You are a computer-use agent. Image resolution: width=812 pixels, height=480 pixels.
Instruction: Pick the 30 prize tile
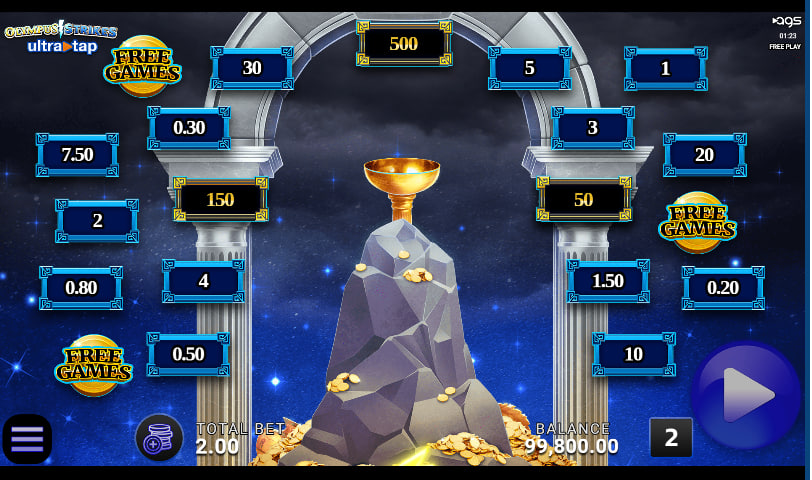252,68
